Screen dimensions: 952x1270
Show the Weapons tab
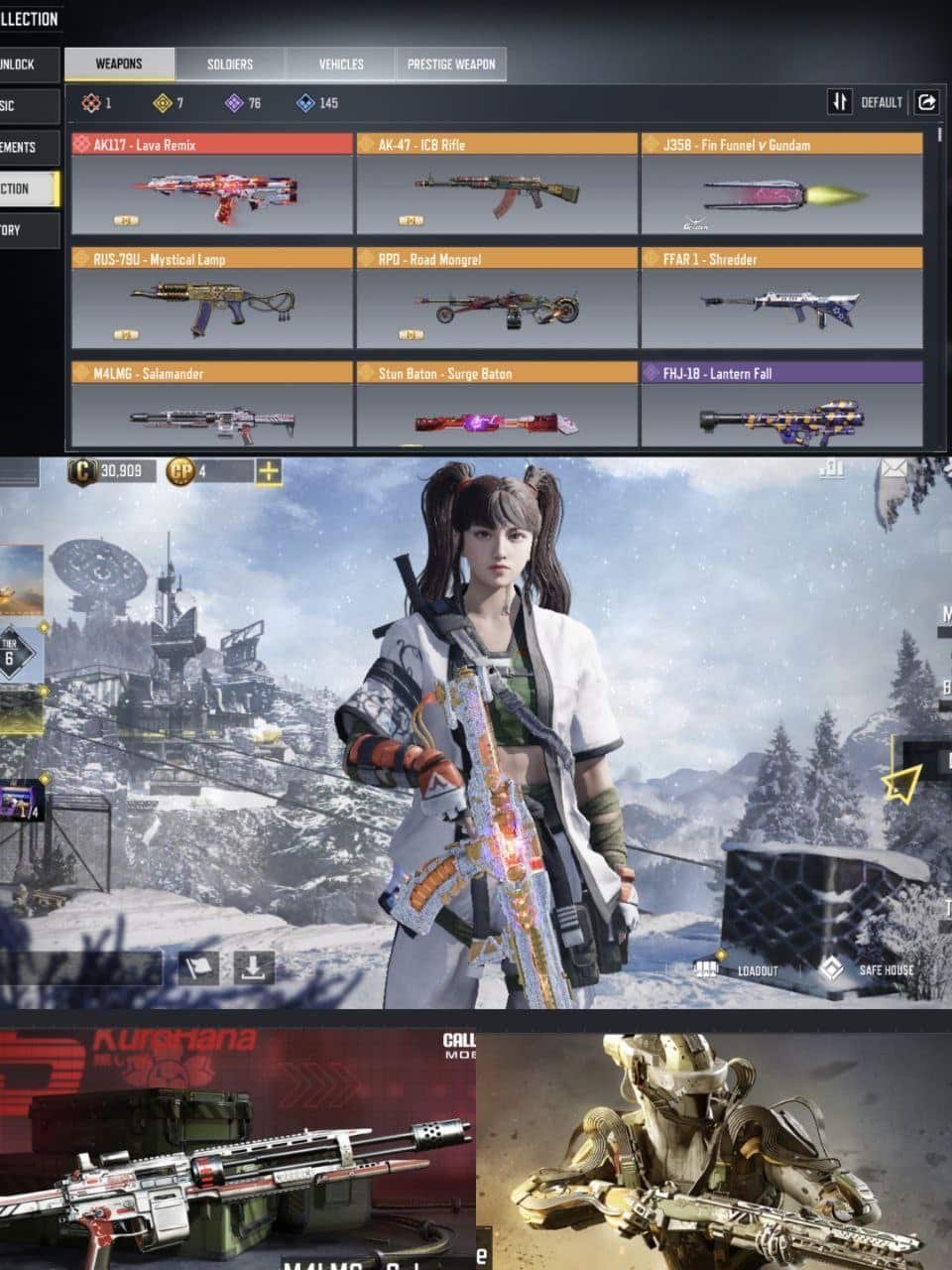tap(119, 64)
